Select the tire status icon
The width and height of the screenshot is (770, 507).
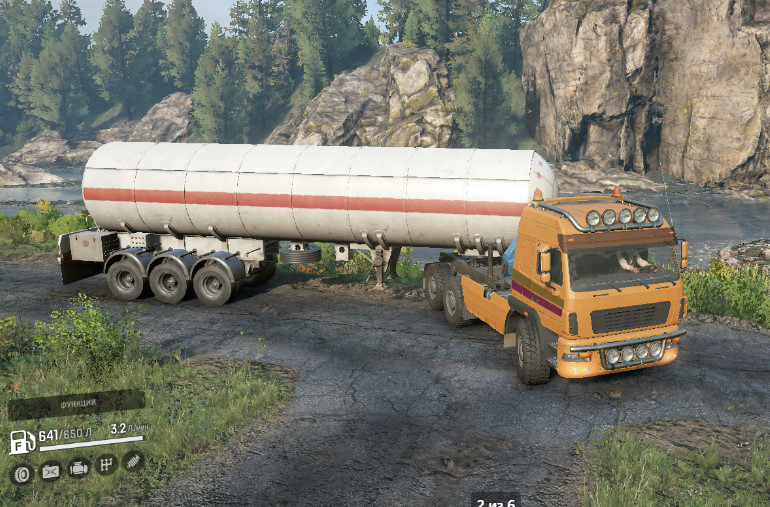click(x=22, y=474)
